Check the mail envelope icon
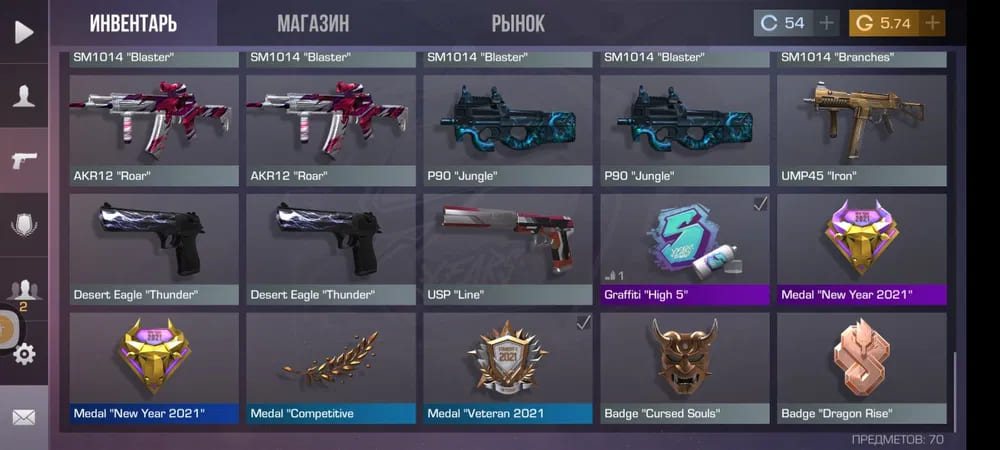This screenshot has width=1000, height=450. [23, 416]
